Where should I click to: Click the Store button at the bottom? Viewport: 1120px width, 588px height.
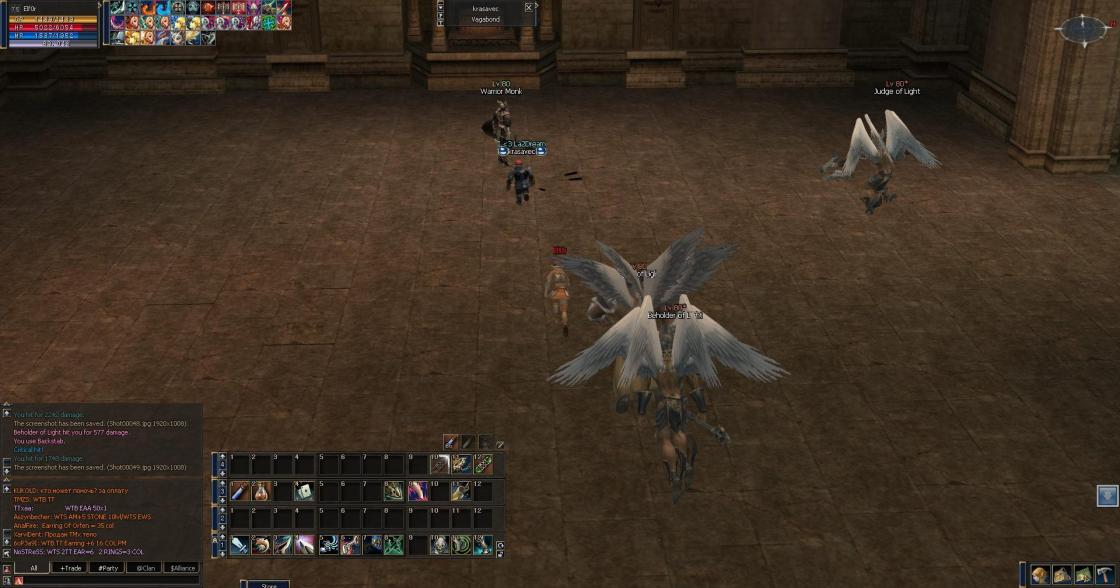pos(268,584)
